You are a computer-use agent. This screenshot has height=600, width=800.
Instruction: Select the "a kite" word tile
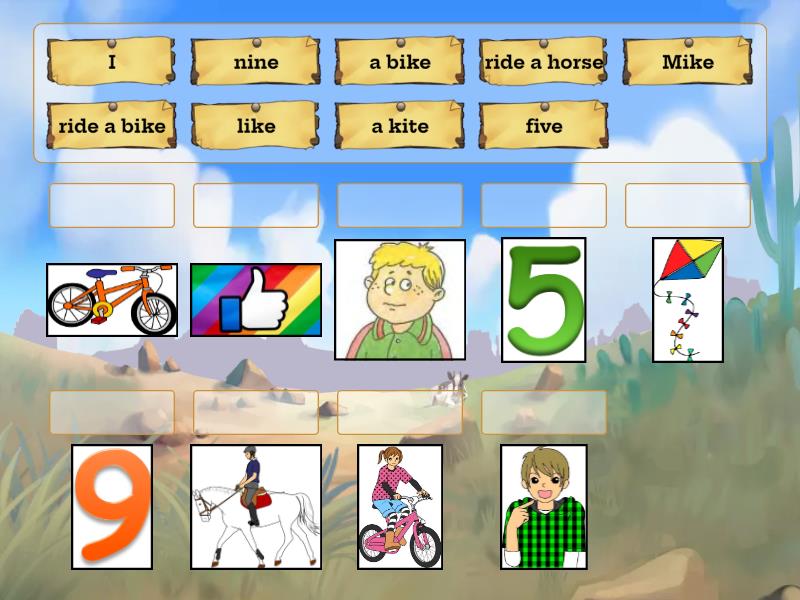pos(400,126)
